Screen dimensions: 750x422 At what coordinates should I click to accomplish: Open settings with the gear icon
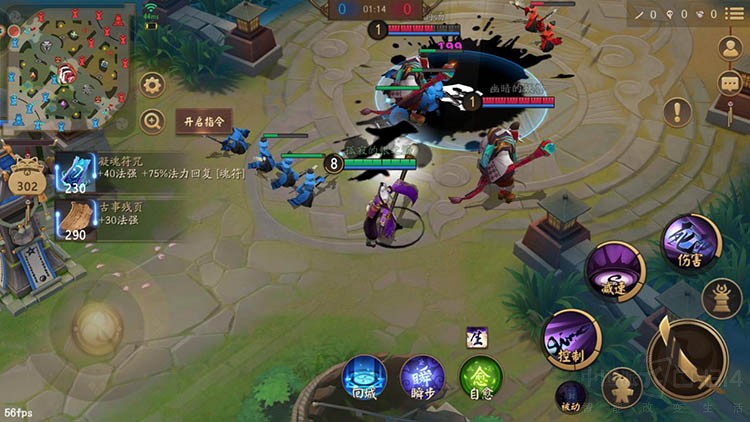tap(152, 84)
